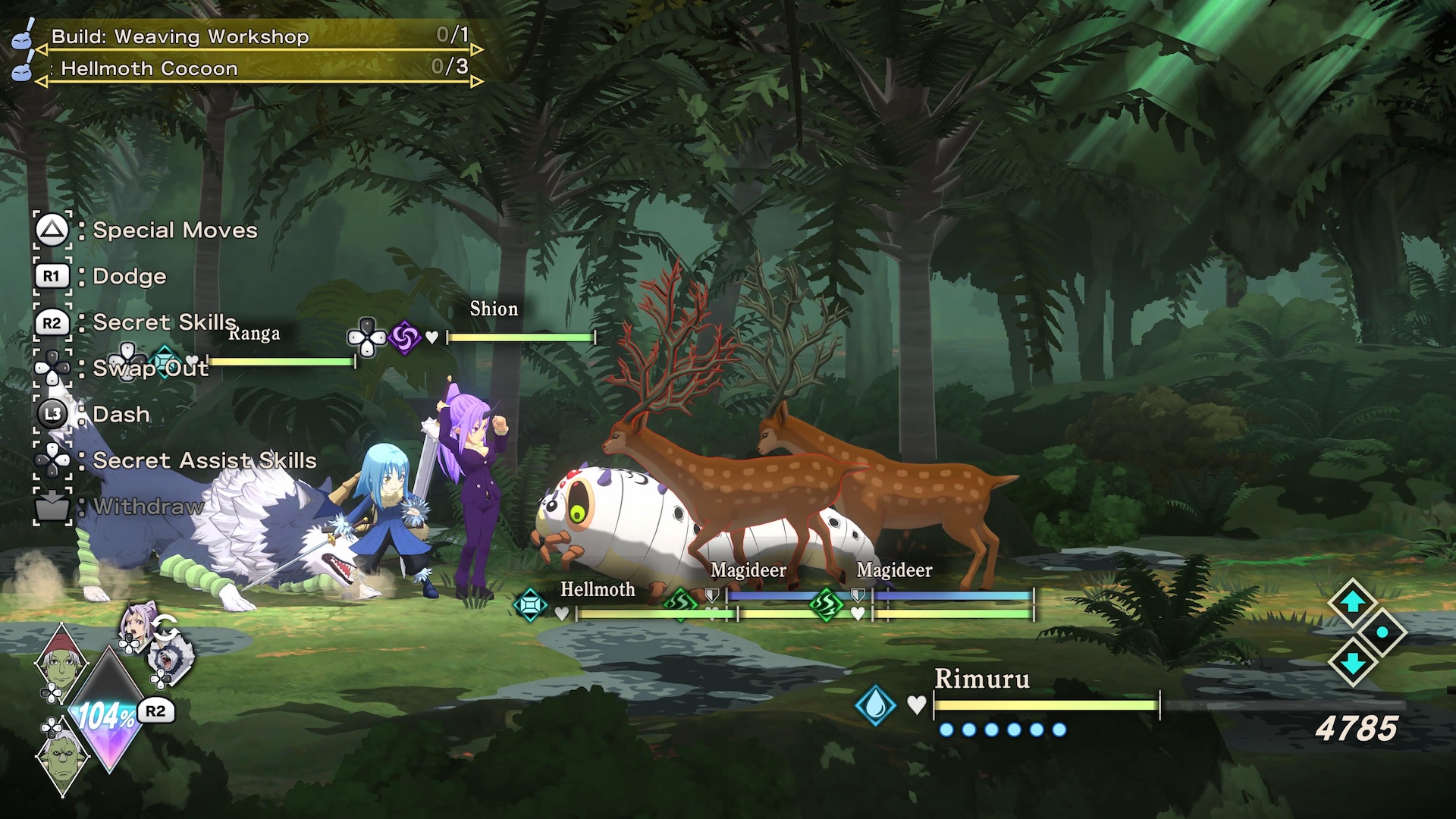Select the Dodge command

[x=129, y=277]
